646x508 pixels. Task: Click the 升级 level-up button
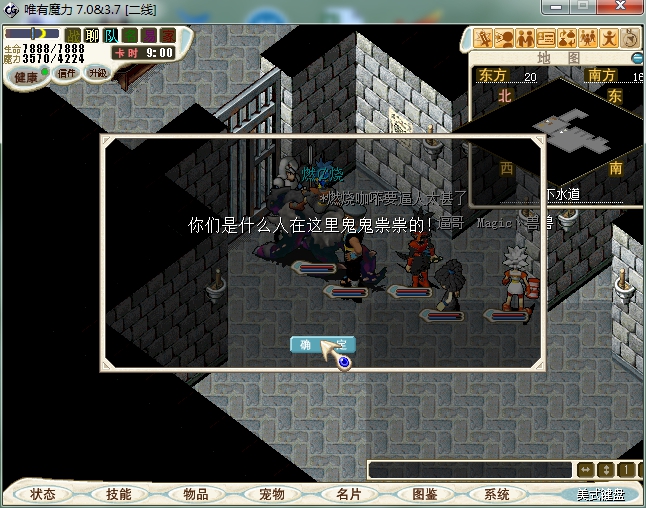pos(97,73)
